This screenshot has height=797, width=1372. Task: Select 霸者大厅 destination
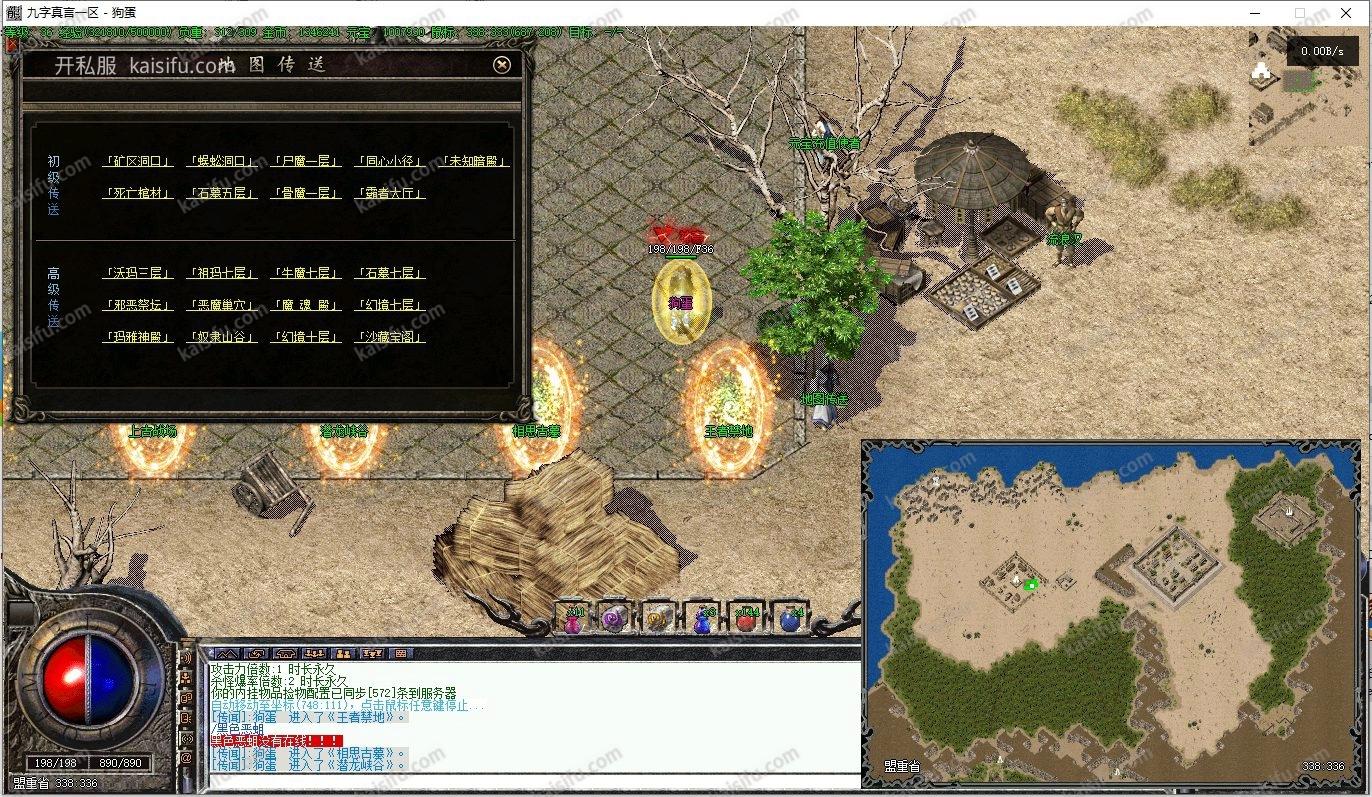(390, 193)
